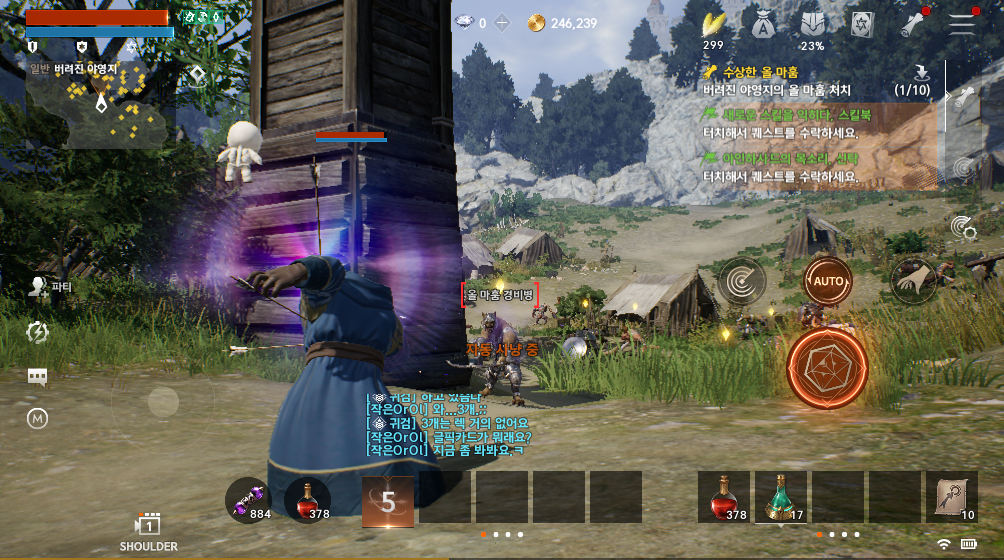Image resolution: width=1004 pixels, height=560 pixels.
Task: Open the spellbook with star emblem
Action: [862, 25]
